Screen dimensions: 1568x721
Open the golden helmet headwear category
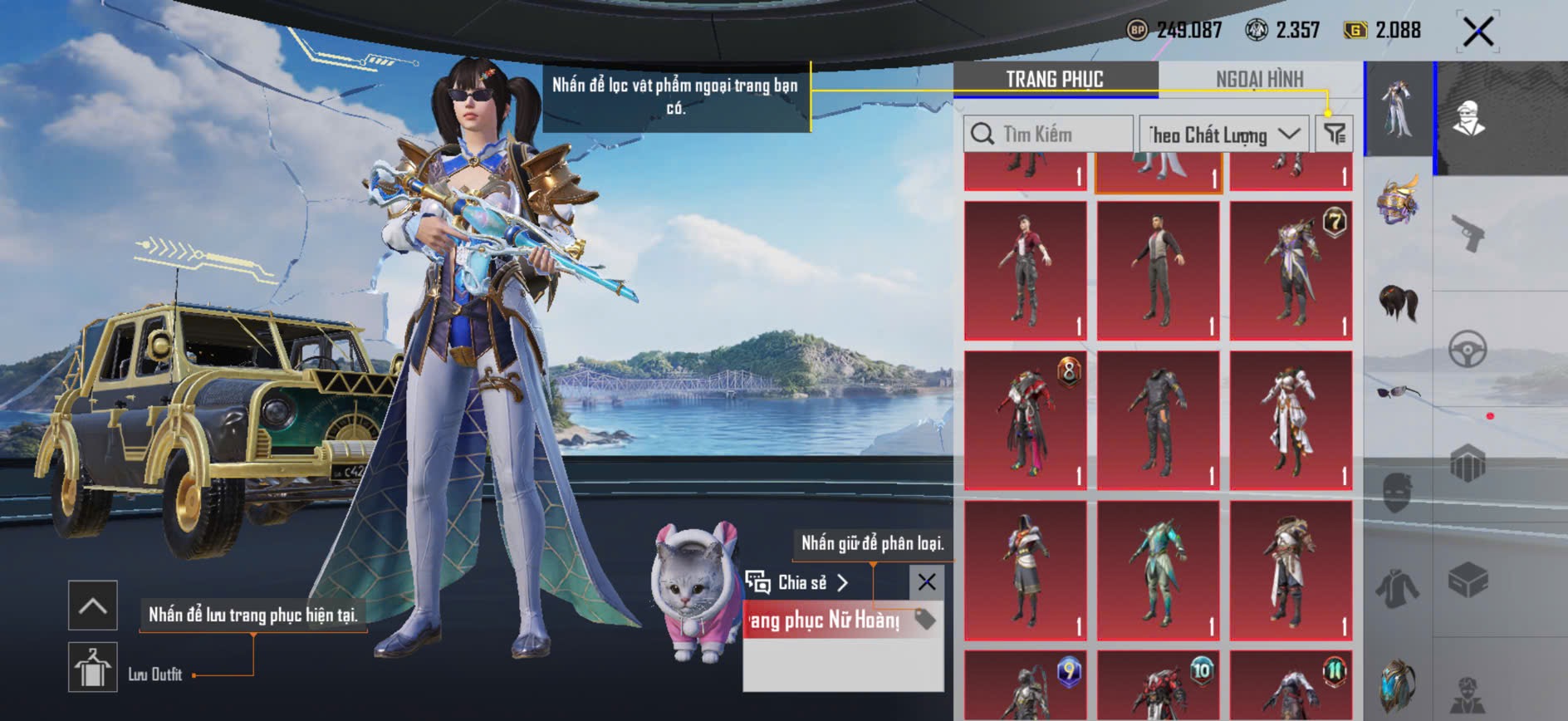click(x=1399, y=201)
